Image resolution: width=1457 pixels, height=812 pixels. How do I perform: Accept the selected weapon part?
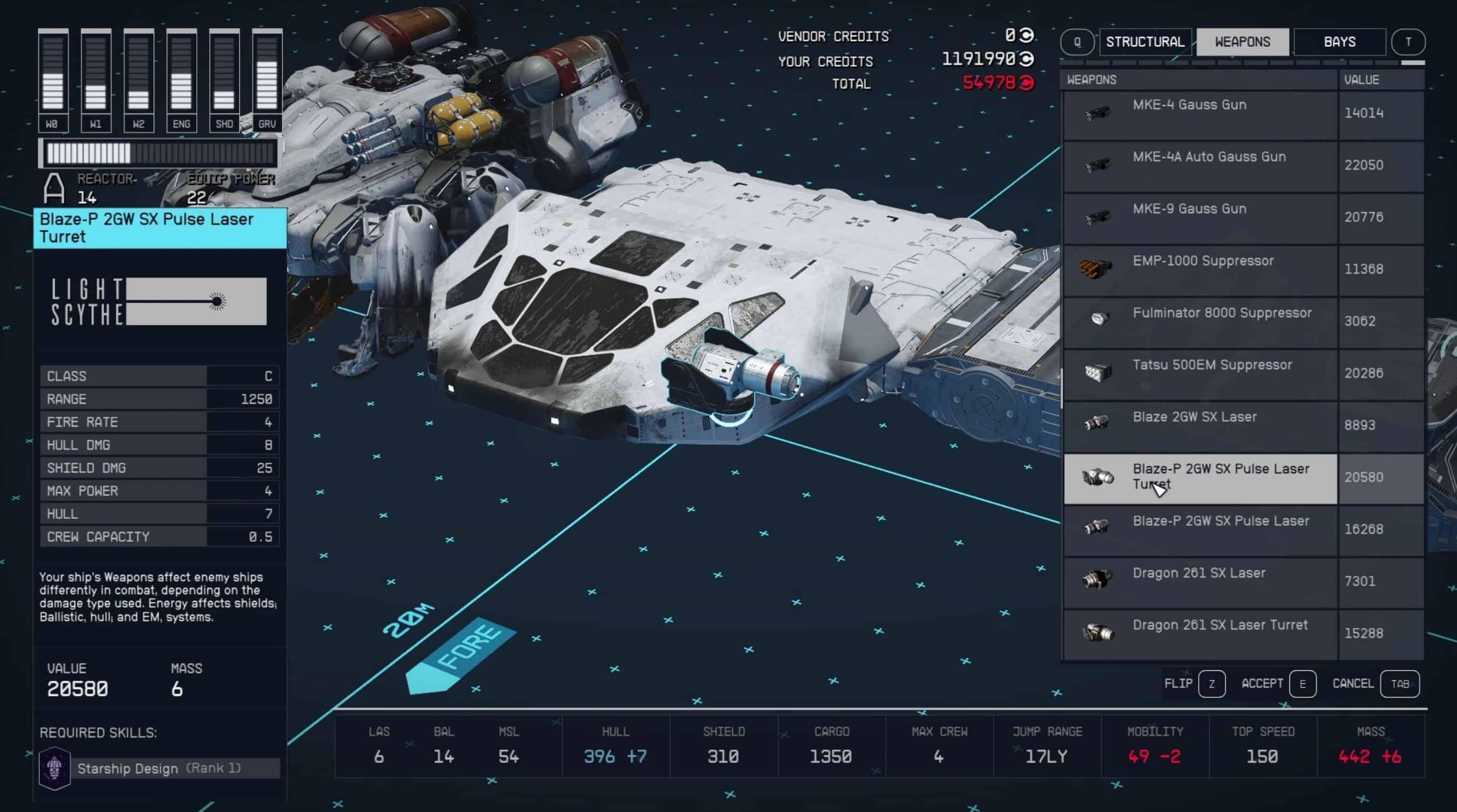[1302, 684]
